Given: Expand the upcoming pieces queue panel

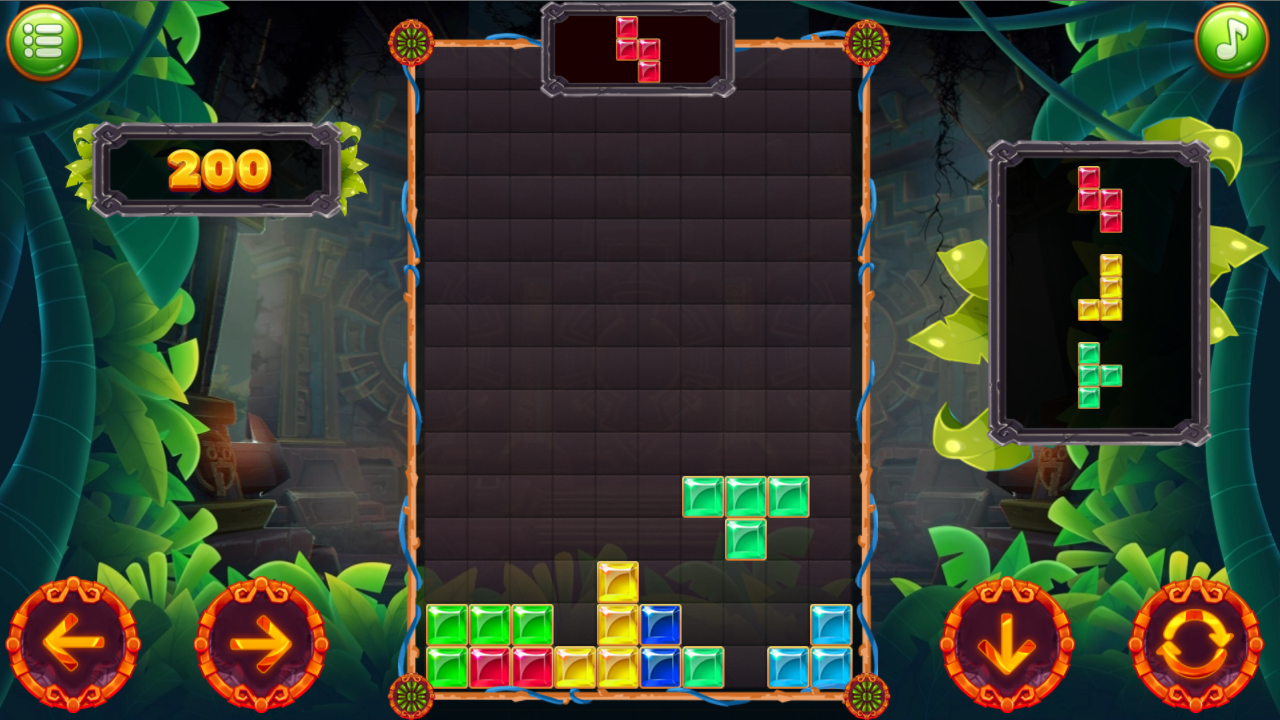Looking at the screenshot, I should tap(1100, 290).
